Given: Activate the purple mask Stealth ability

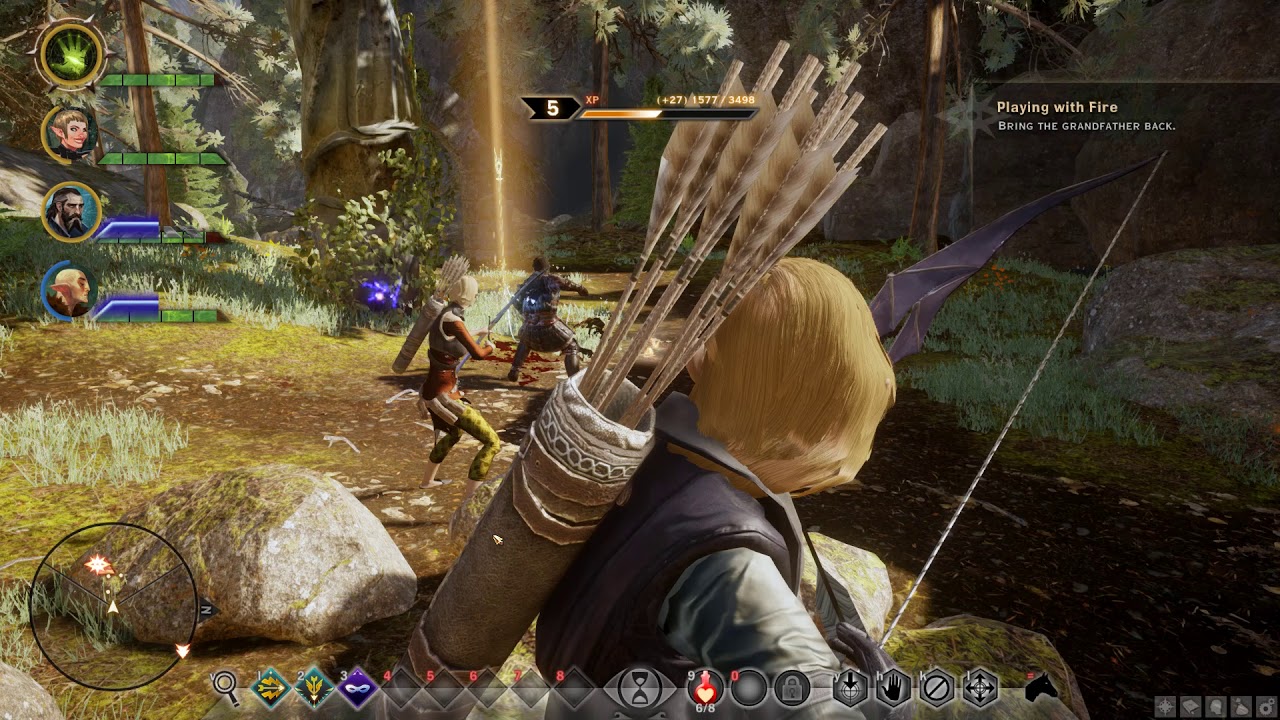Looking at the screenshot, I should (358, 688).
